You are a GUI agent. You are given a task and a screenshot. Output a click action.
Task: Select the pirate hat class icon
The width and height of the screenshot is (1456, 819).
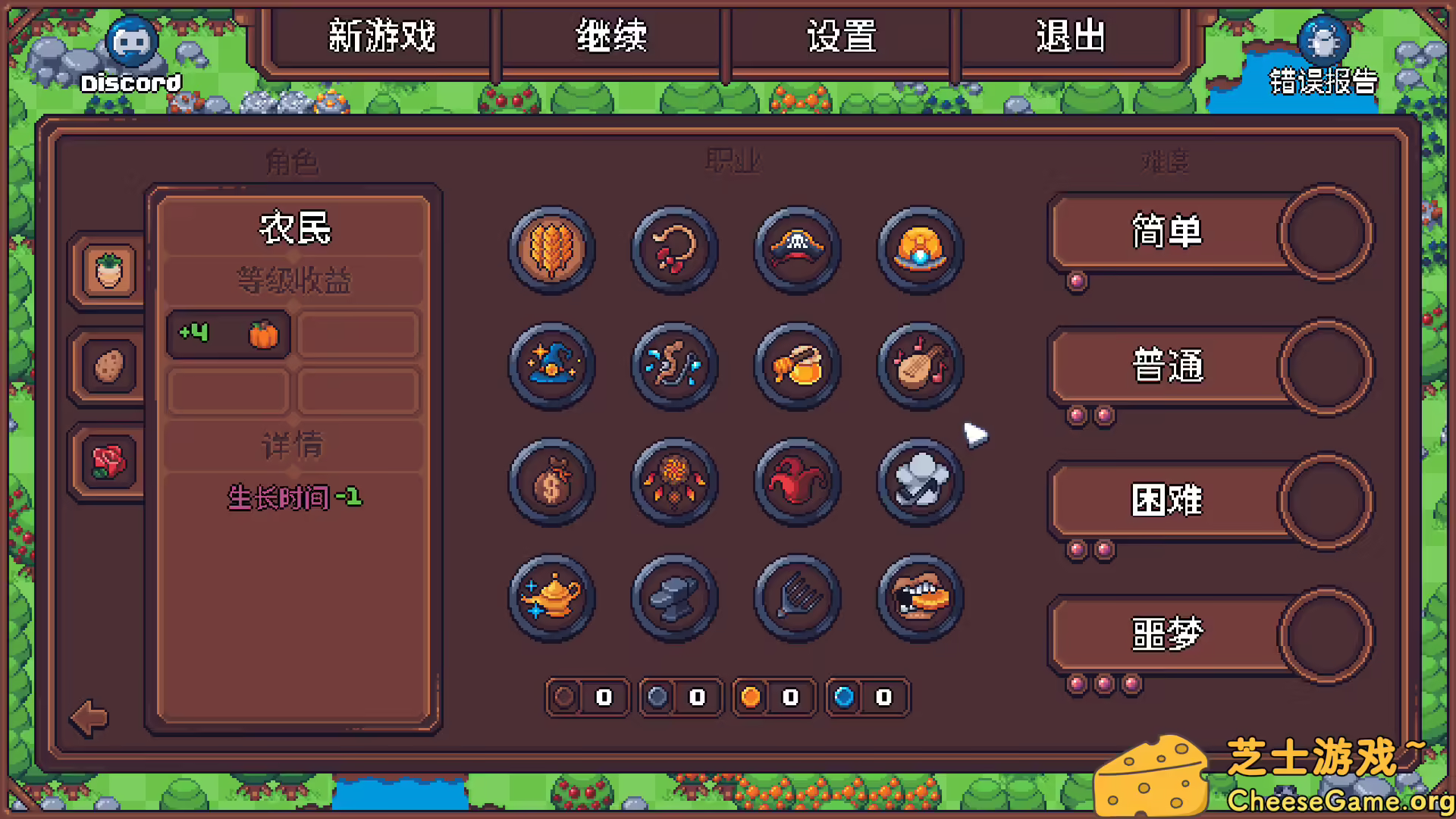797,249
